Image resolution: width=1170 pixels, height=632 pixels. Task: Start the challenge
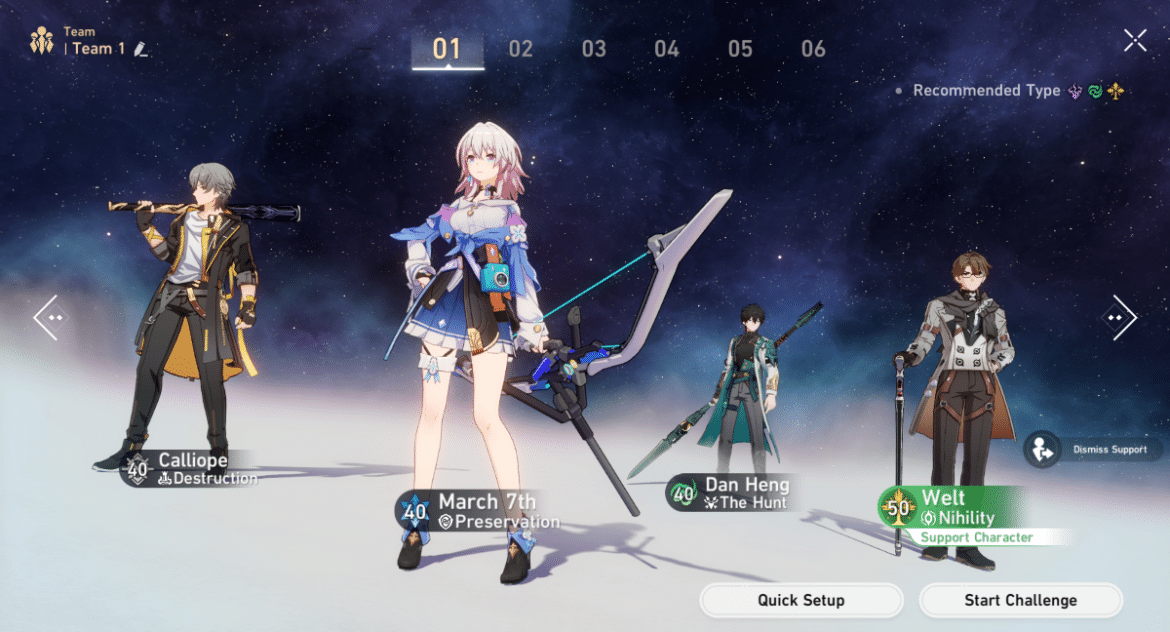pos(1020,600)
